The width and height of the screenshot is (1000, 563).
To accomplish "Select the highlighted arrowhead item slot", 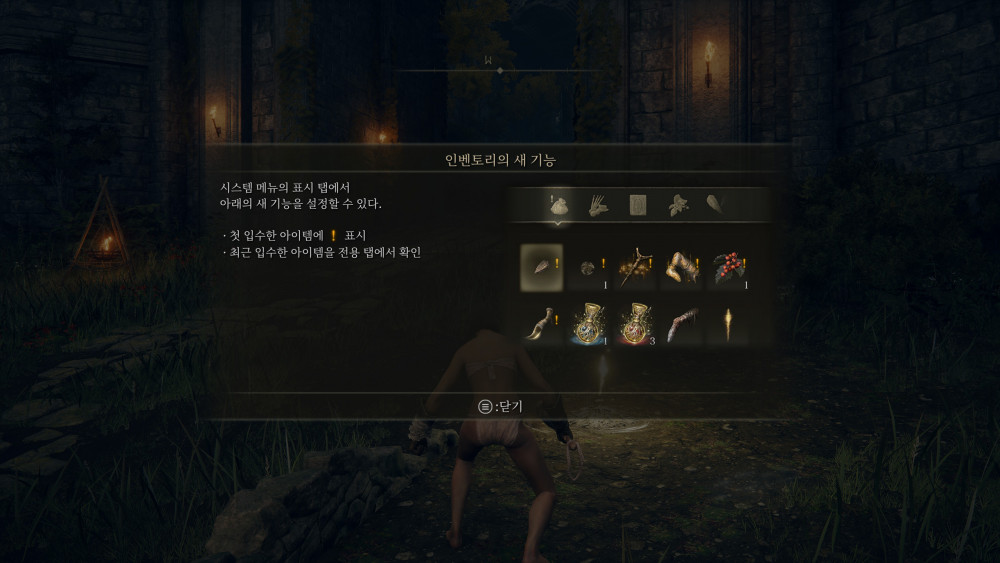I will click(x=541, y=266).
